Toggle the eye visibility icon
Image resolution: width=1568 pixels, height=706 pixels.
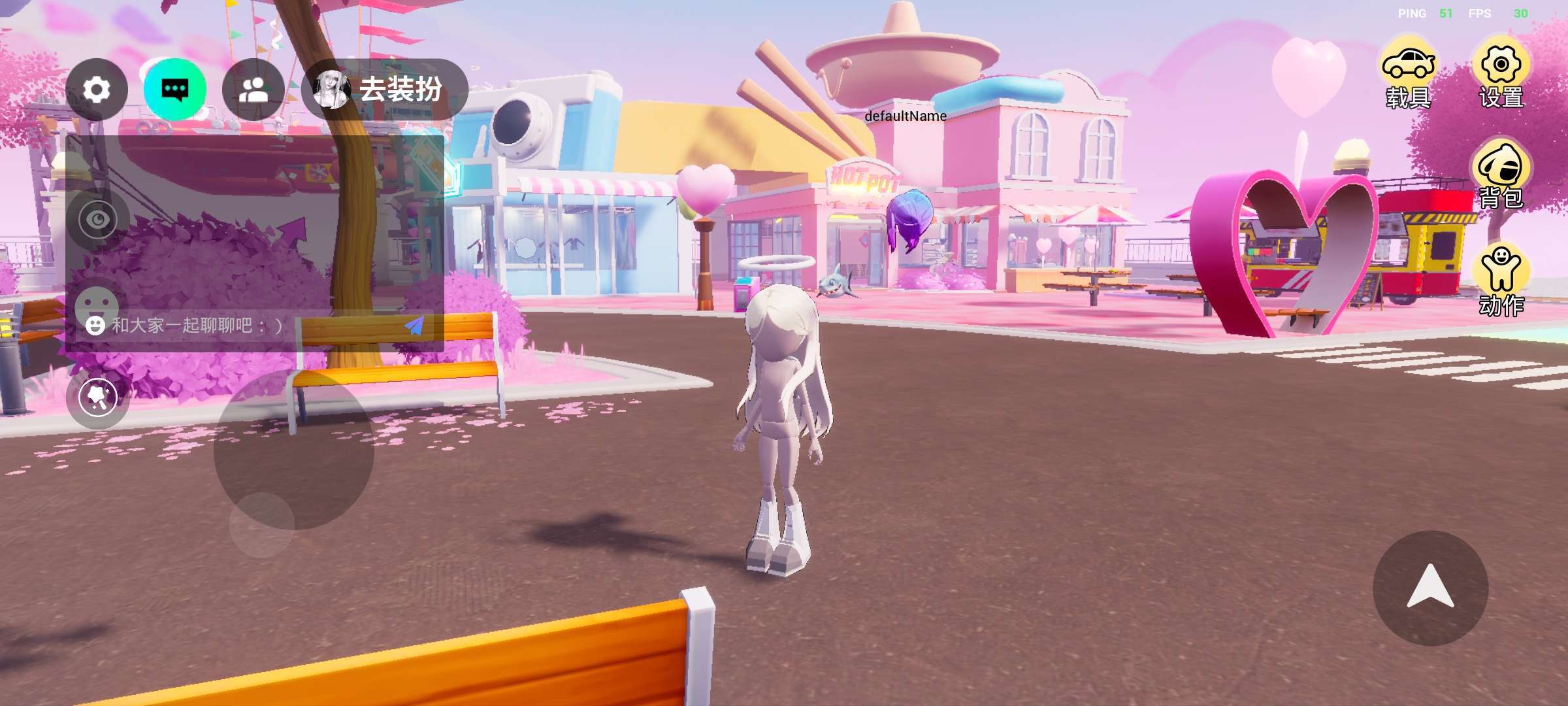pyautogui.click(x=98, y=220)
